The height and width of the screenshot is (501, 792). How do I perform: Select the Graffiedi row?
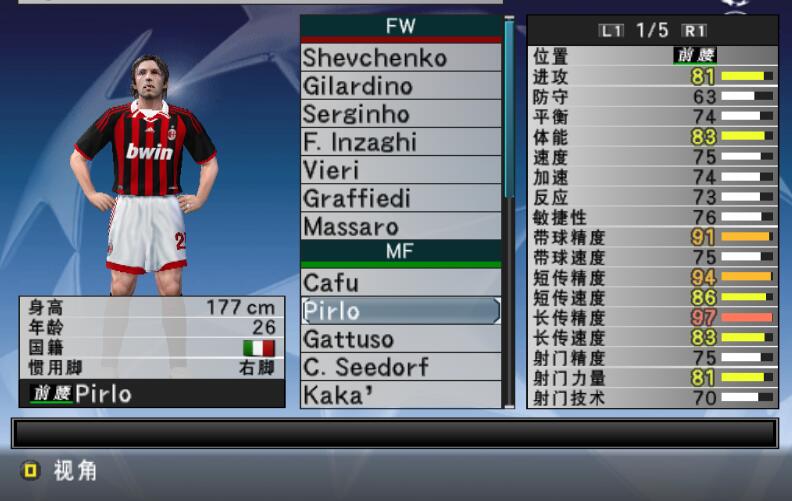tap(400, 198)
